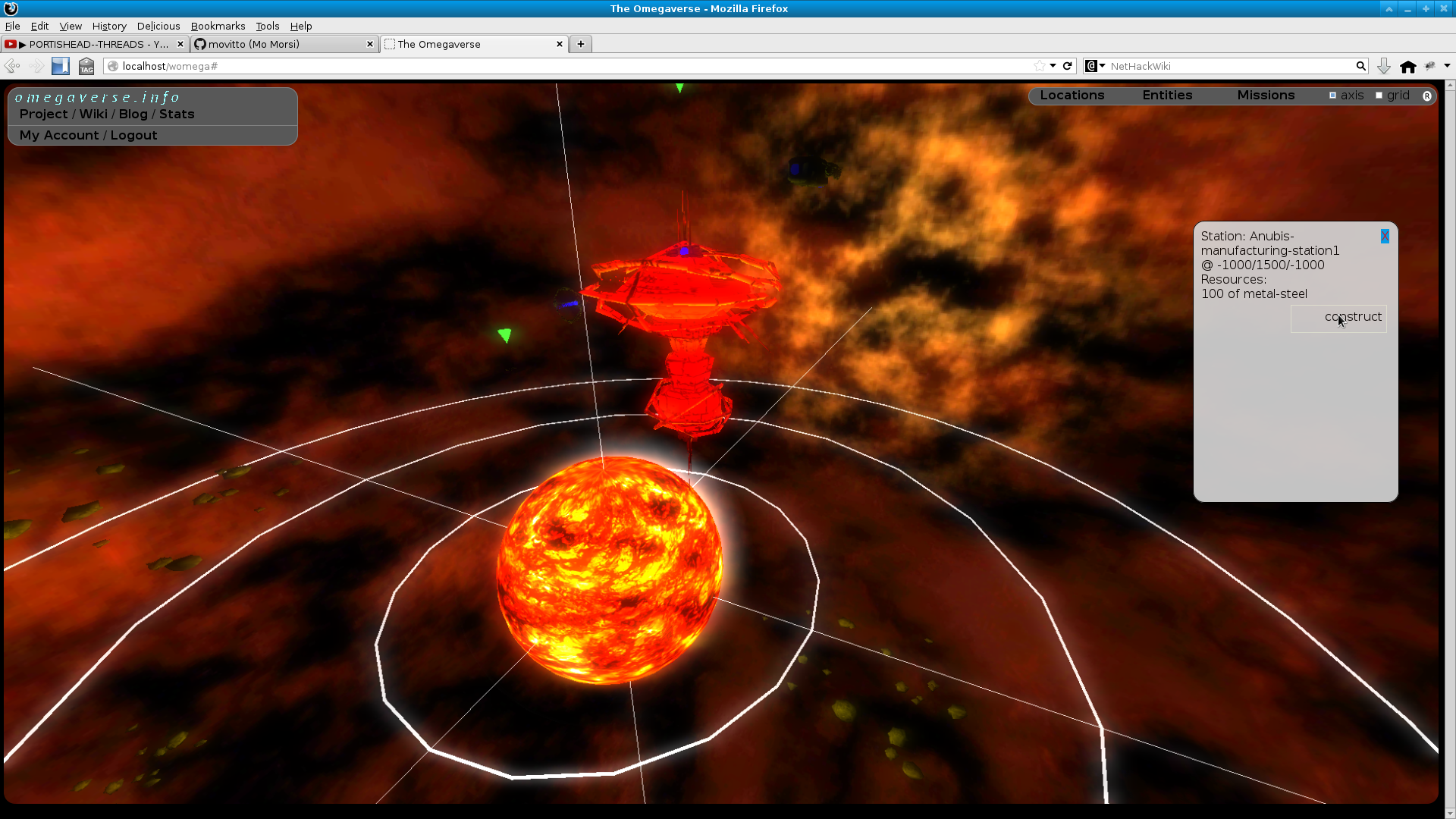Open the Bookmarks menu
The height and width of the screenshot is (819, 1456).
click(218, 26)
